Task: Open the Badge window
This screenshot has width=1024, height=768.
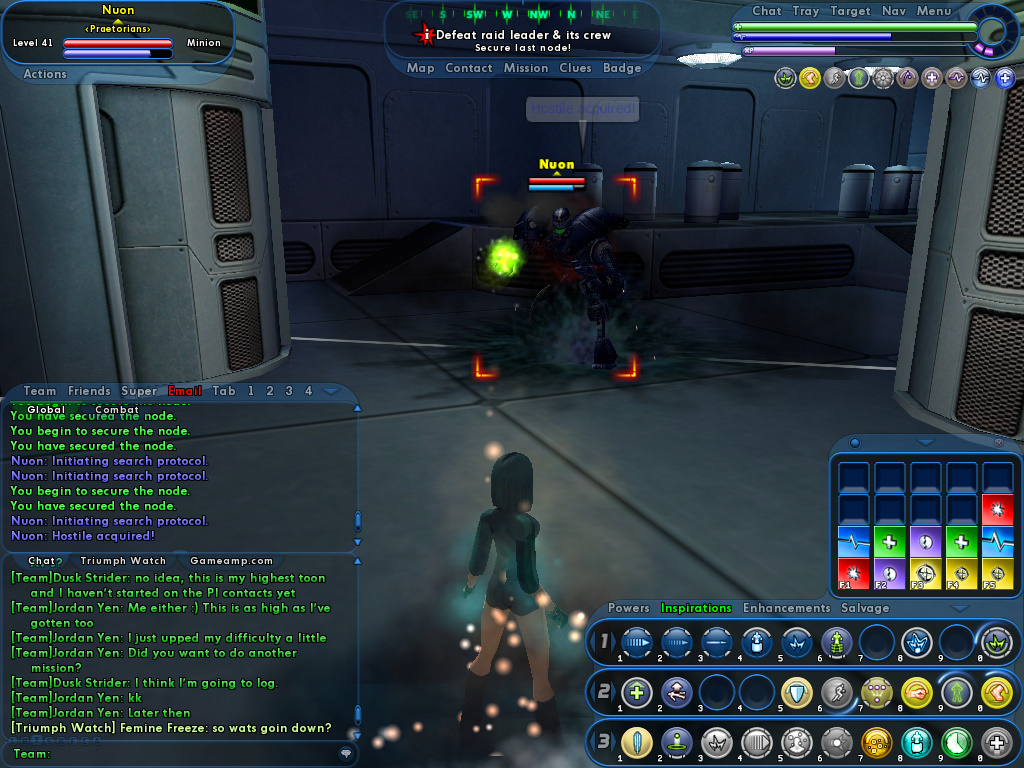Action: (622, 68)
